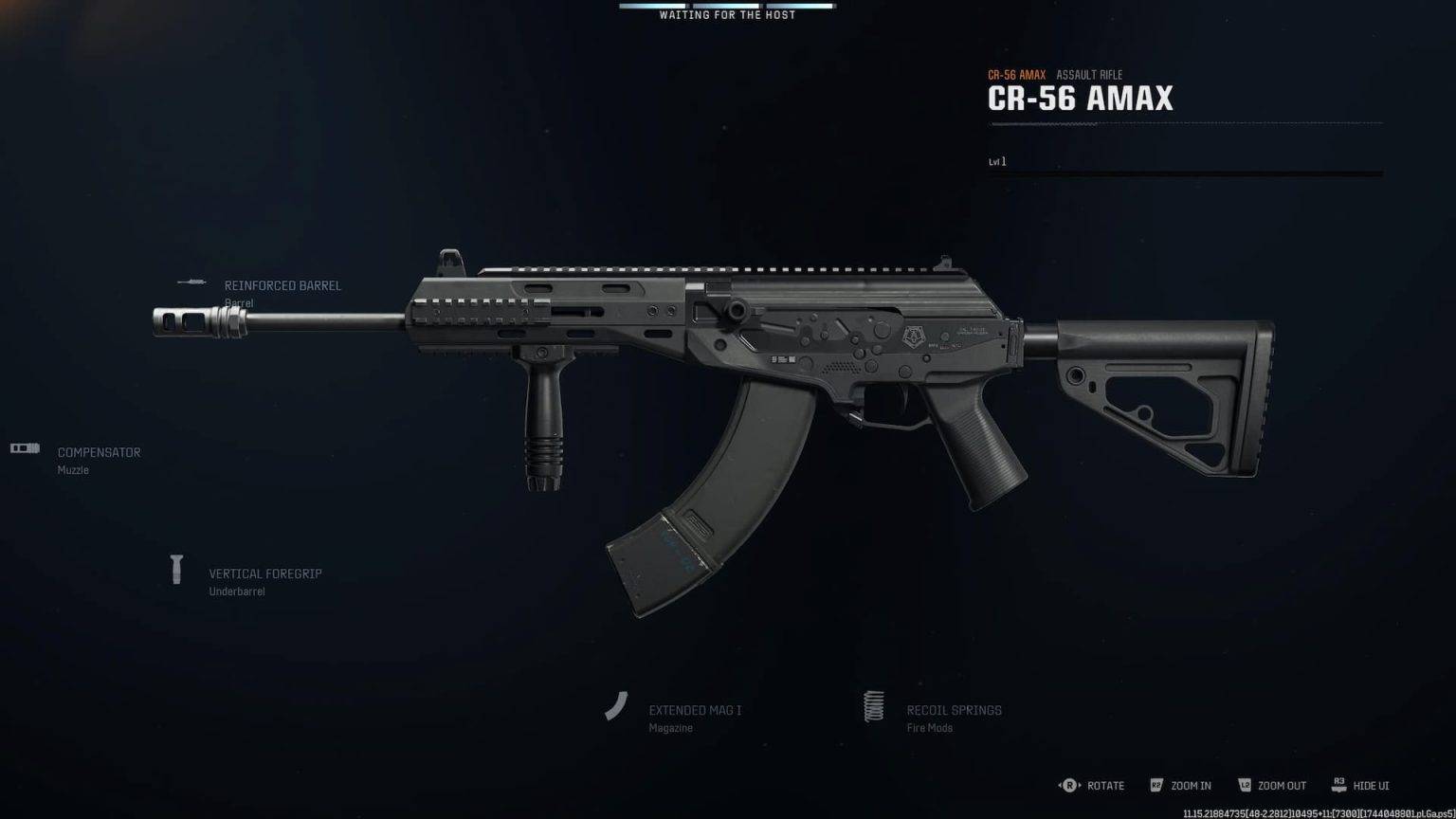Click the Assault Rifle class label
Screen dimensions: 1456x819
tap(1090, 74)
